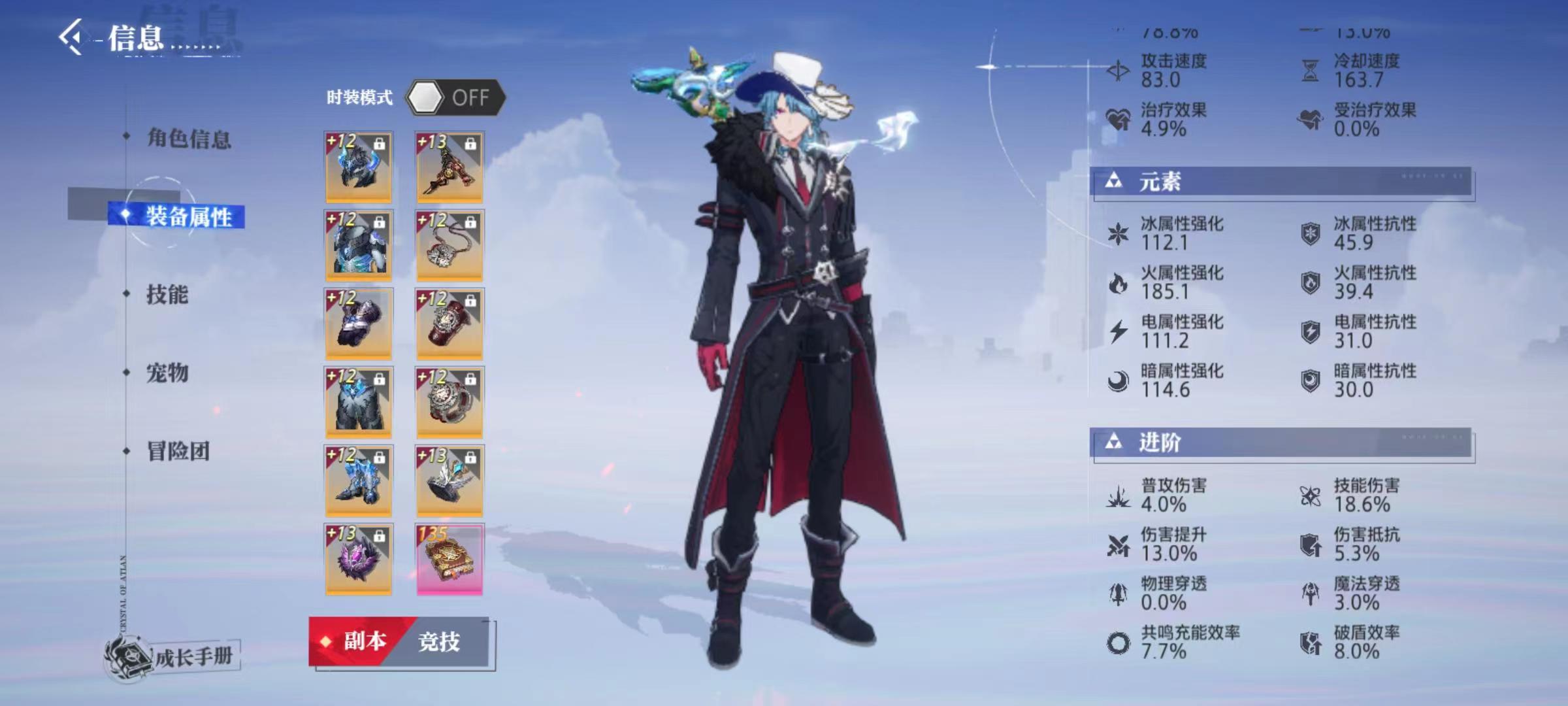Open the 135 pink spellbook slot
The width and height of the screenshot is (1568, 706).
click(449, 560)
